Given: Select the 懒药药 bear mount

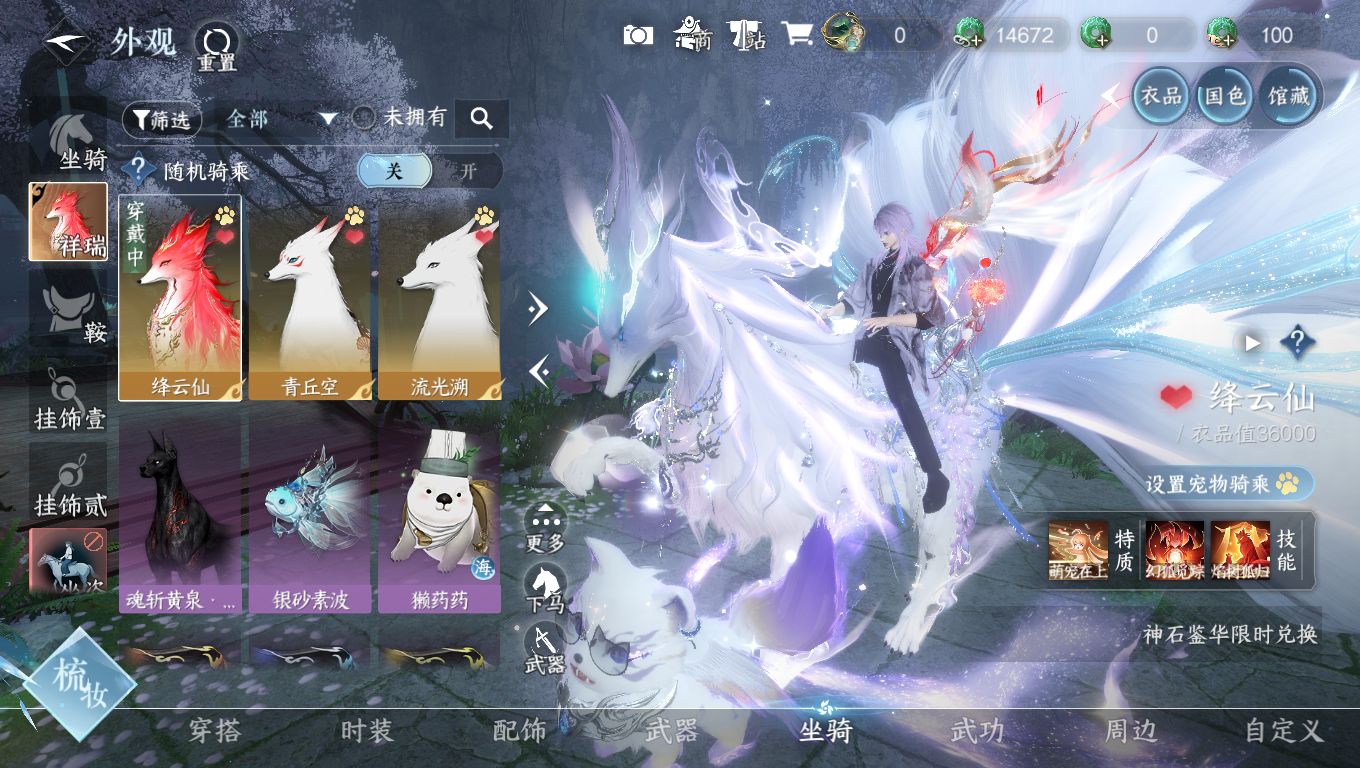Looking at the screenshot, I should click(x=439, y=510).
